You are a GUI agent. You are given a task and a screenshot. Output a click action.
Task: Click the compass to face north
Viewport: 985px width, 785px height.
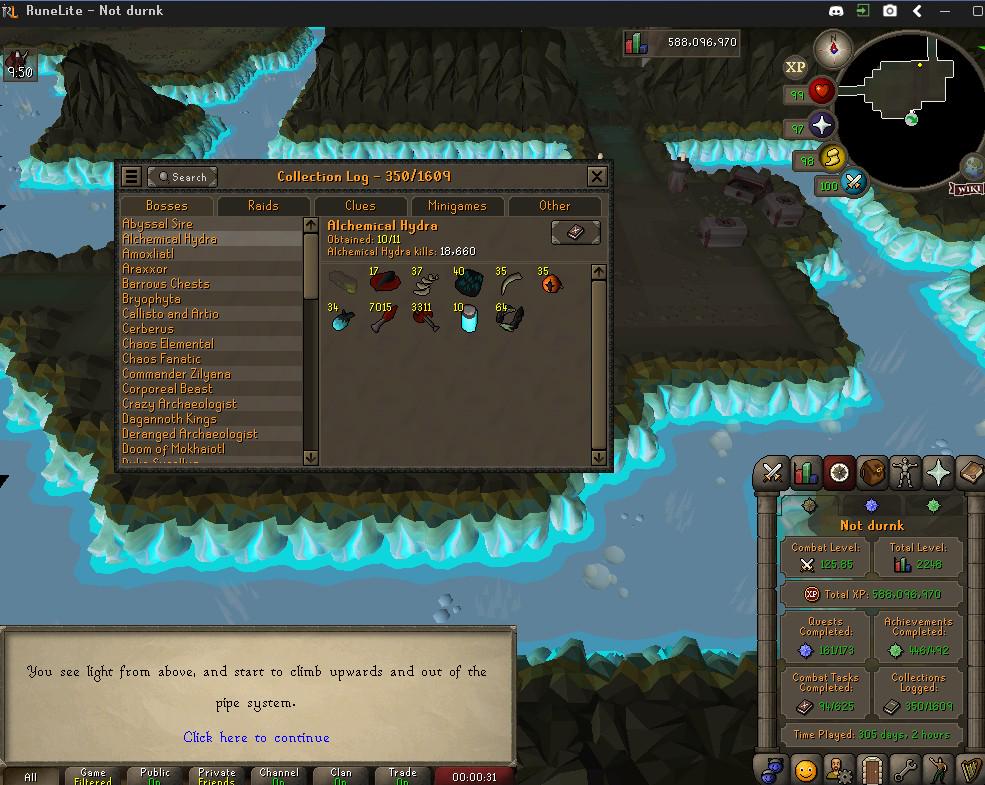[x=832, y=46]
